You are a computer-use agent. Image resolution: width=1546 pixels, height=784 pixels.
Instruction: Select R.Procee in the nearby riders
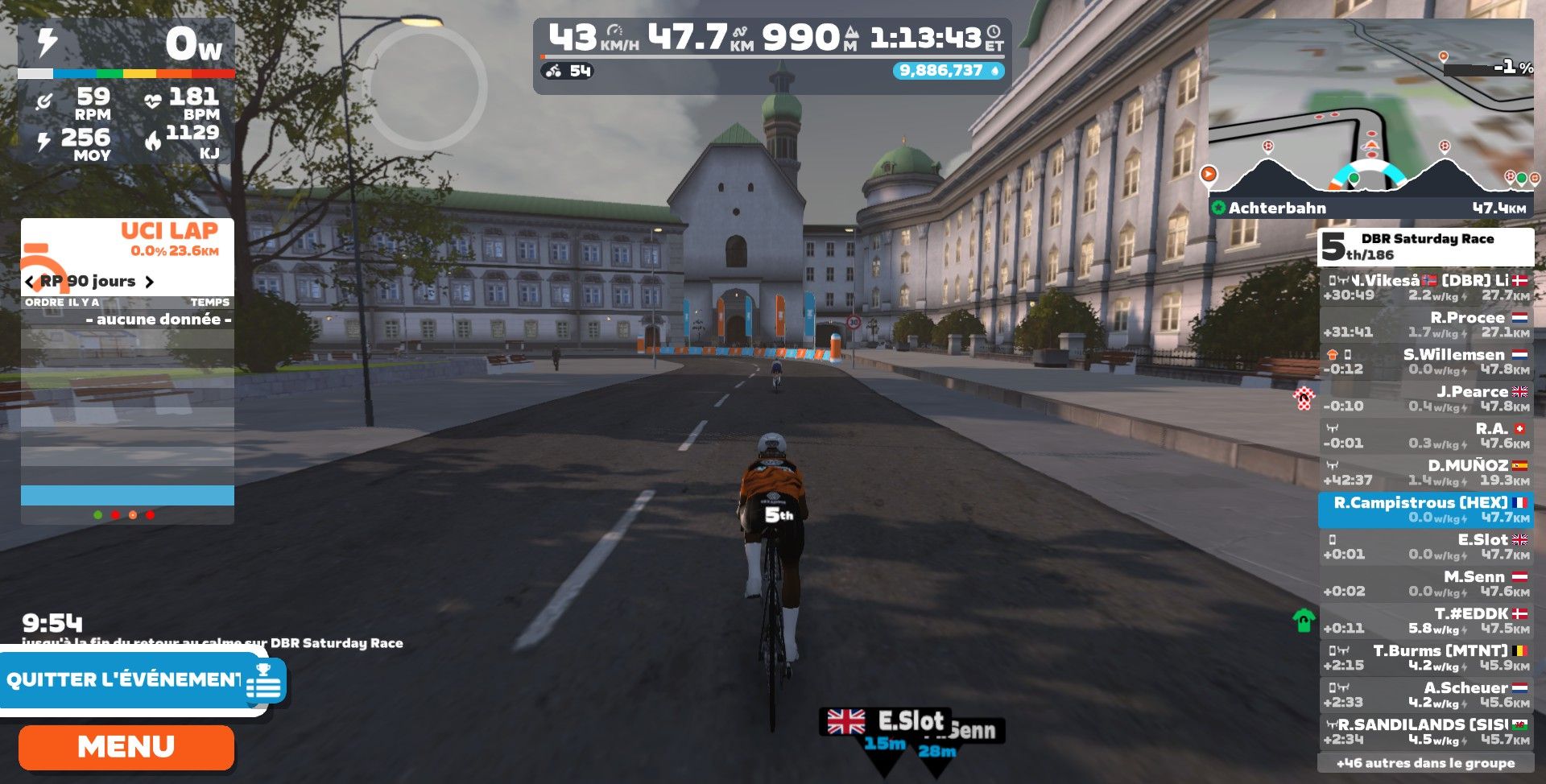(x=1425, y=324)
